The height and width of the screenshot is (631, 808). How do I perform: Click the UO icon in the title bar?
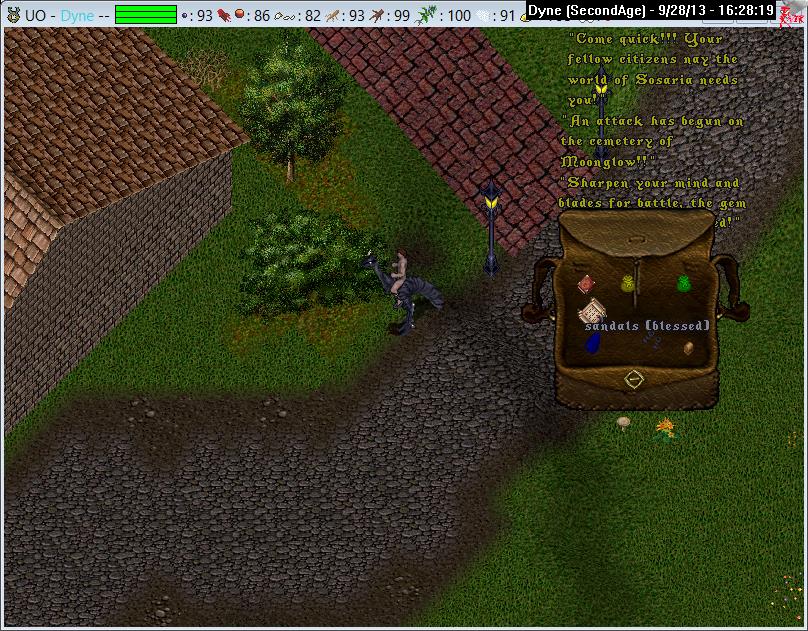tap(14, 16)
